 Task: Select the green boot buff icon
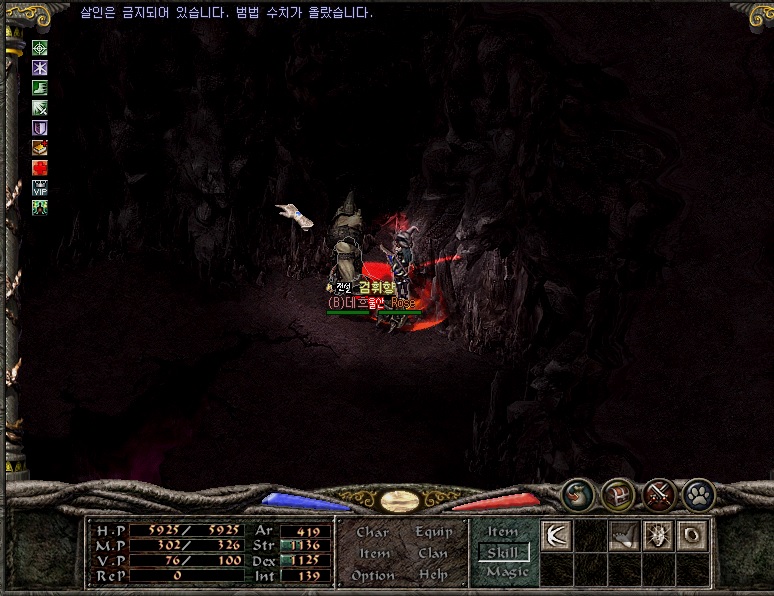tap(40, 88)
